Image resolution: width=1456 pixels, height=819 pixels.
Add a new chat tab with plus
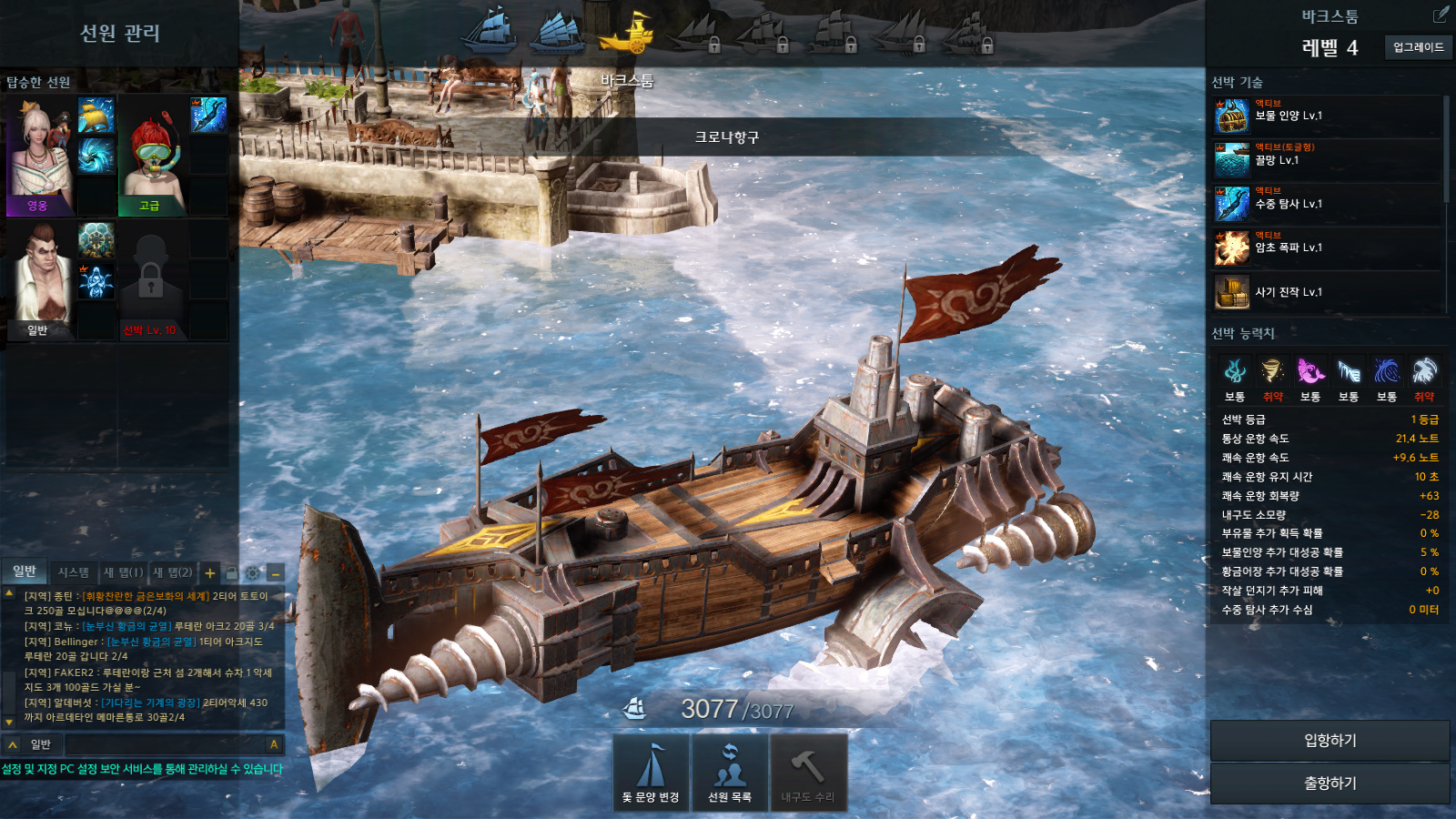210,573
